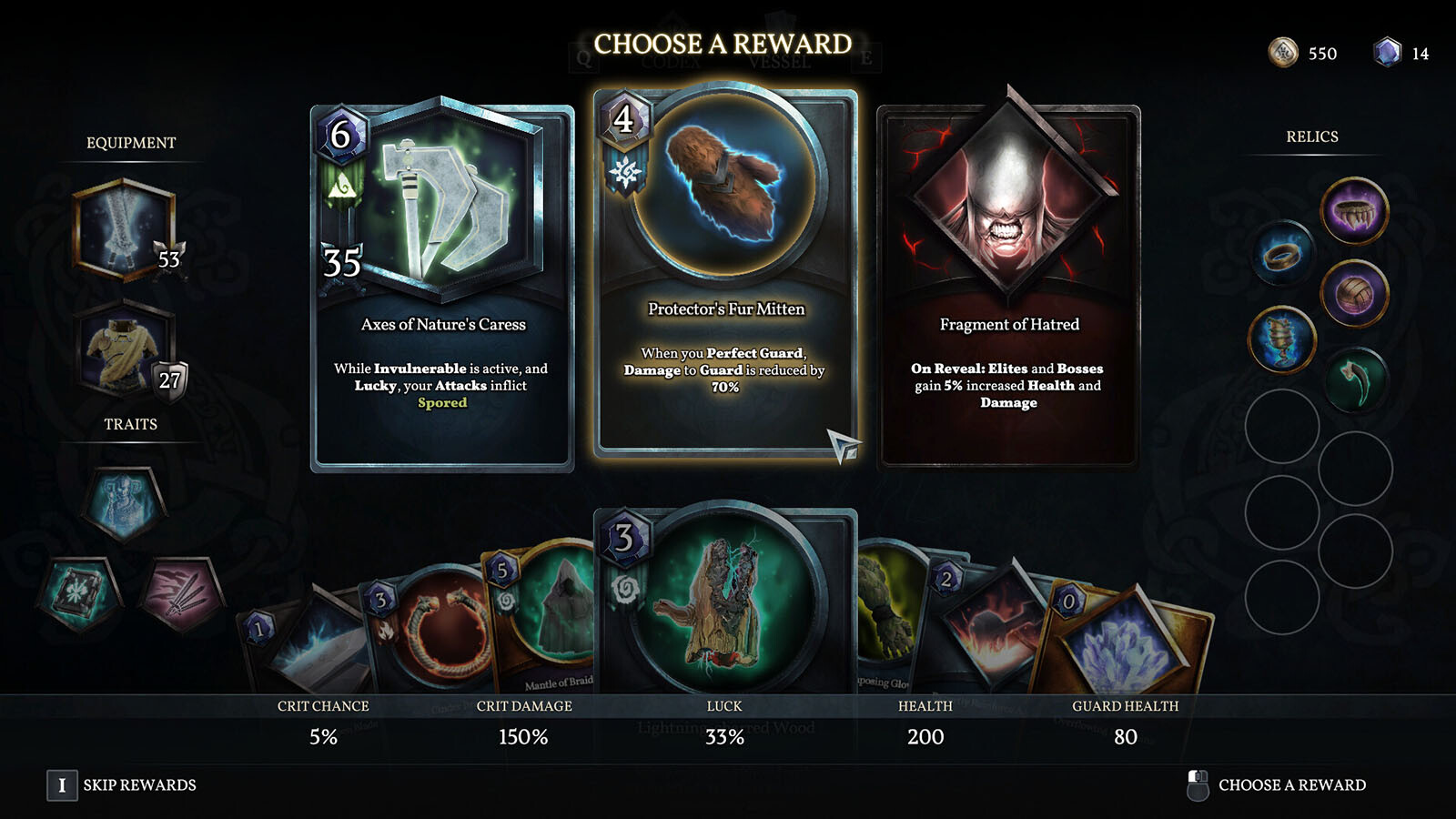Screen dimensions: 1456x819
Task: Inspect the equipped weapon with power 53
Action: click(x=125, y=228)
